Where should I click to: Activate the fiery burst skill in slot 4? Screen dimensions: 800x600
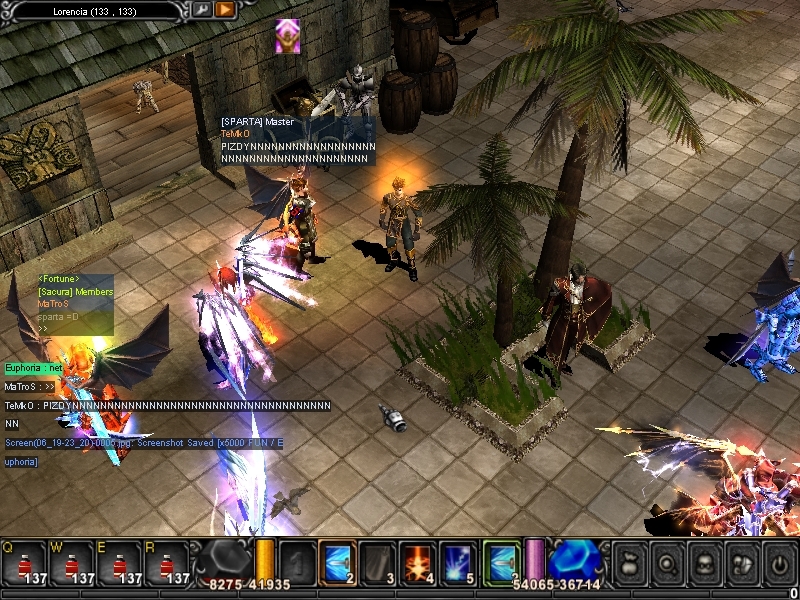point(415,563)
